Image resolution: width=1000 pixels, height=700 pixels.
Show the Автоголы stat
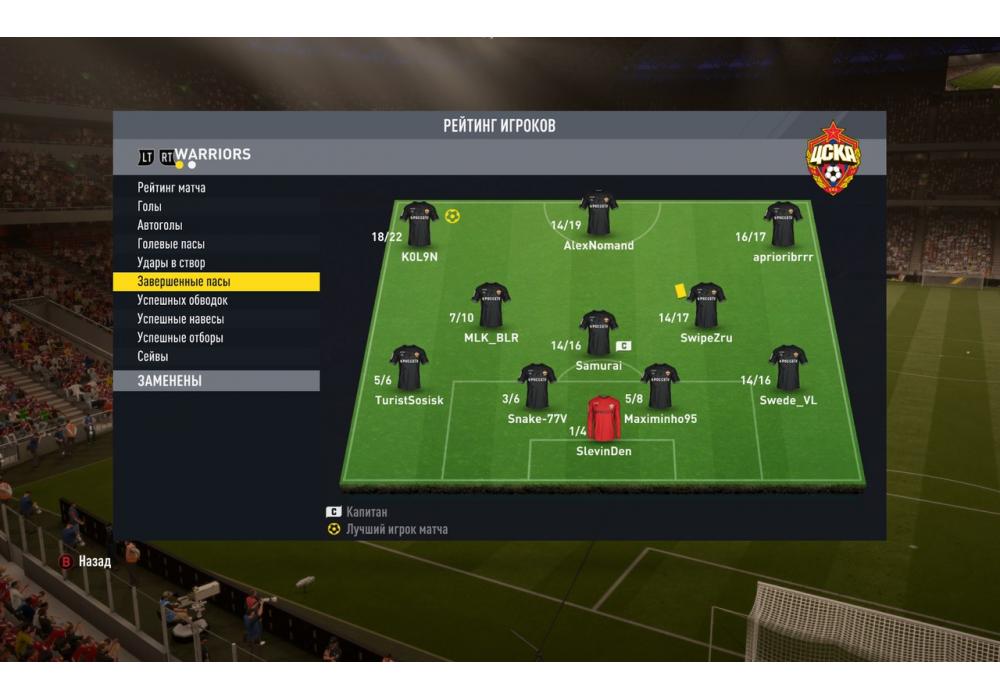click(160, 226)
